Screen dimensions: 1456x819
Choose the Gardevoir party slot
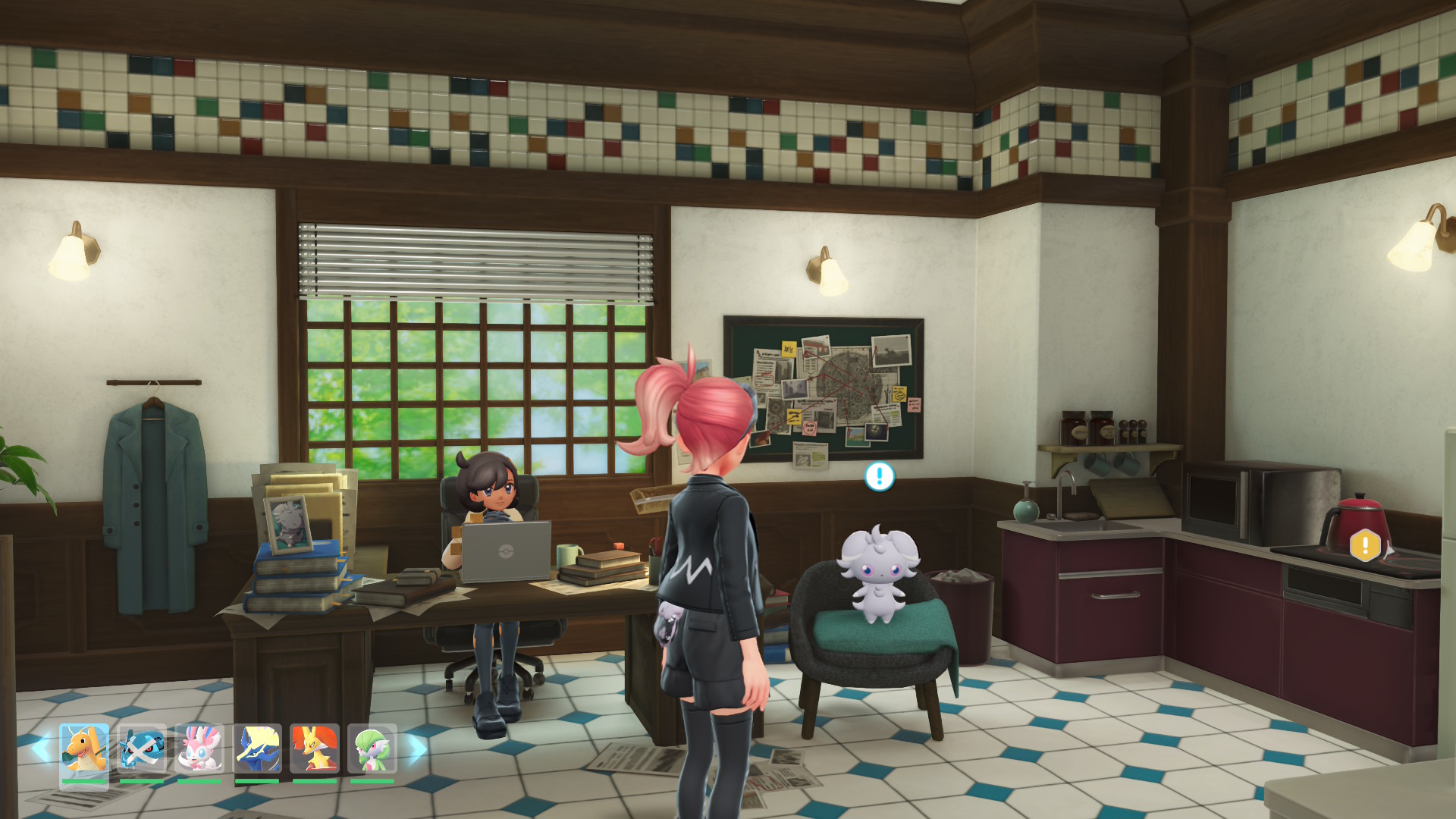click(x=372, y=749)
